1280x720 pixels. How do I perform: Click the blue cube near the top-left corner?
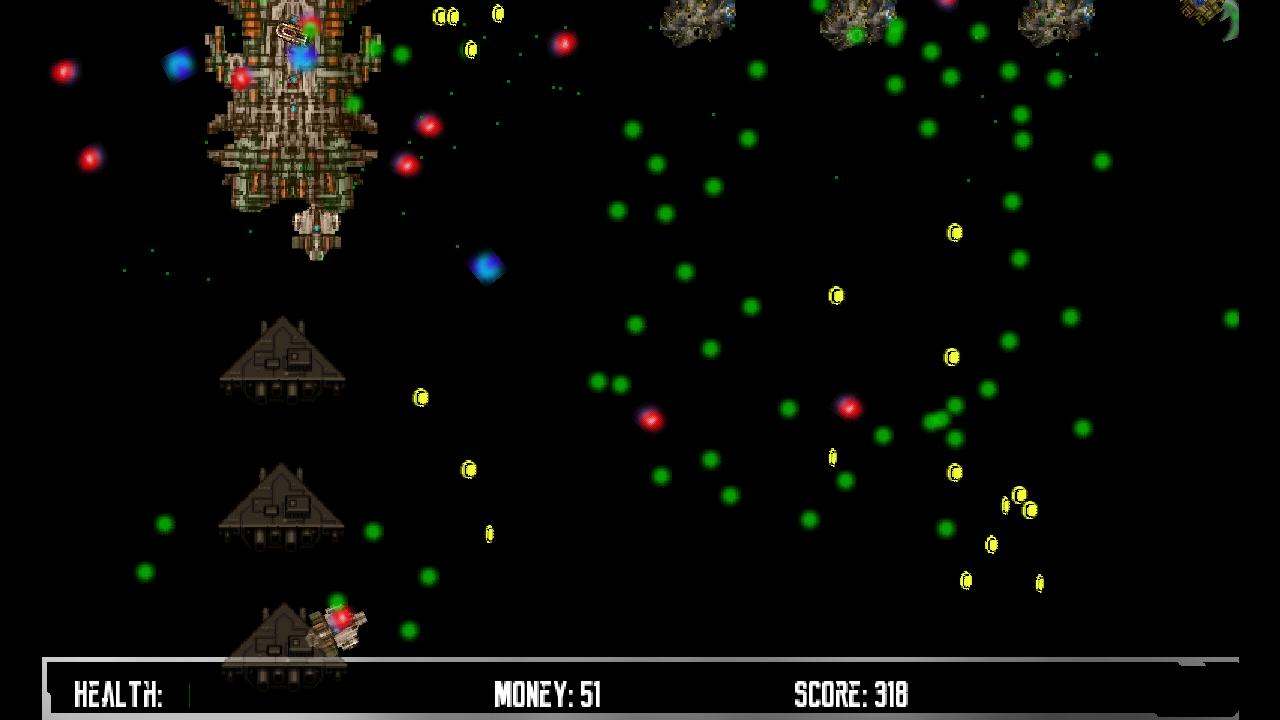(x=178, y=65)
